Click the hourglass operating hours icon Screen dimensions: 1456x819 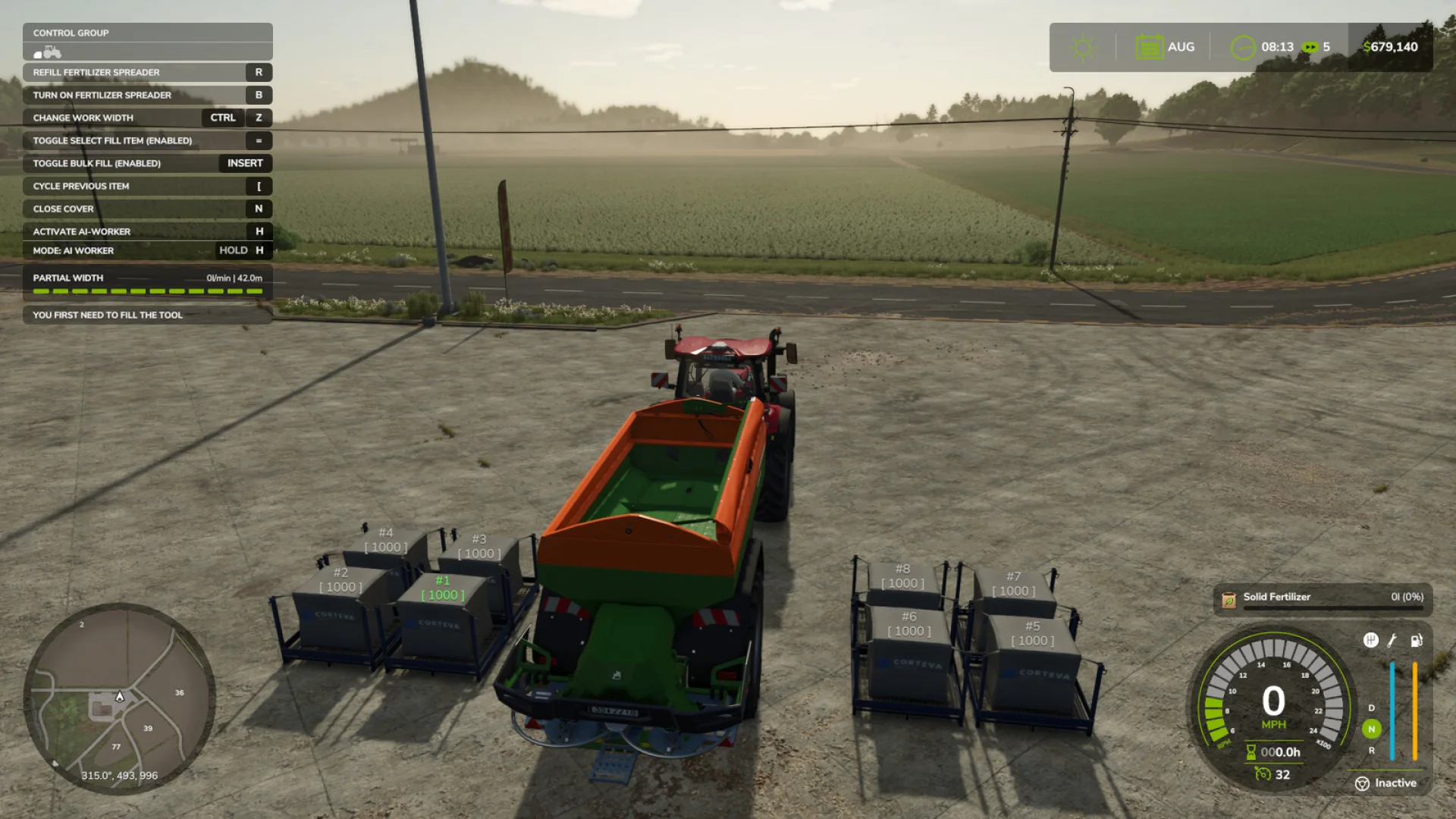[1252, 752]
